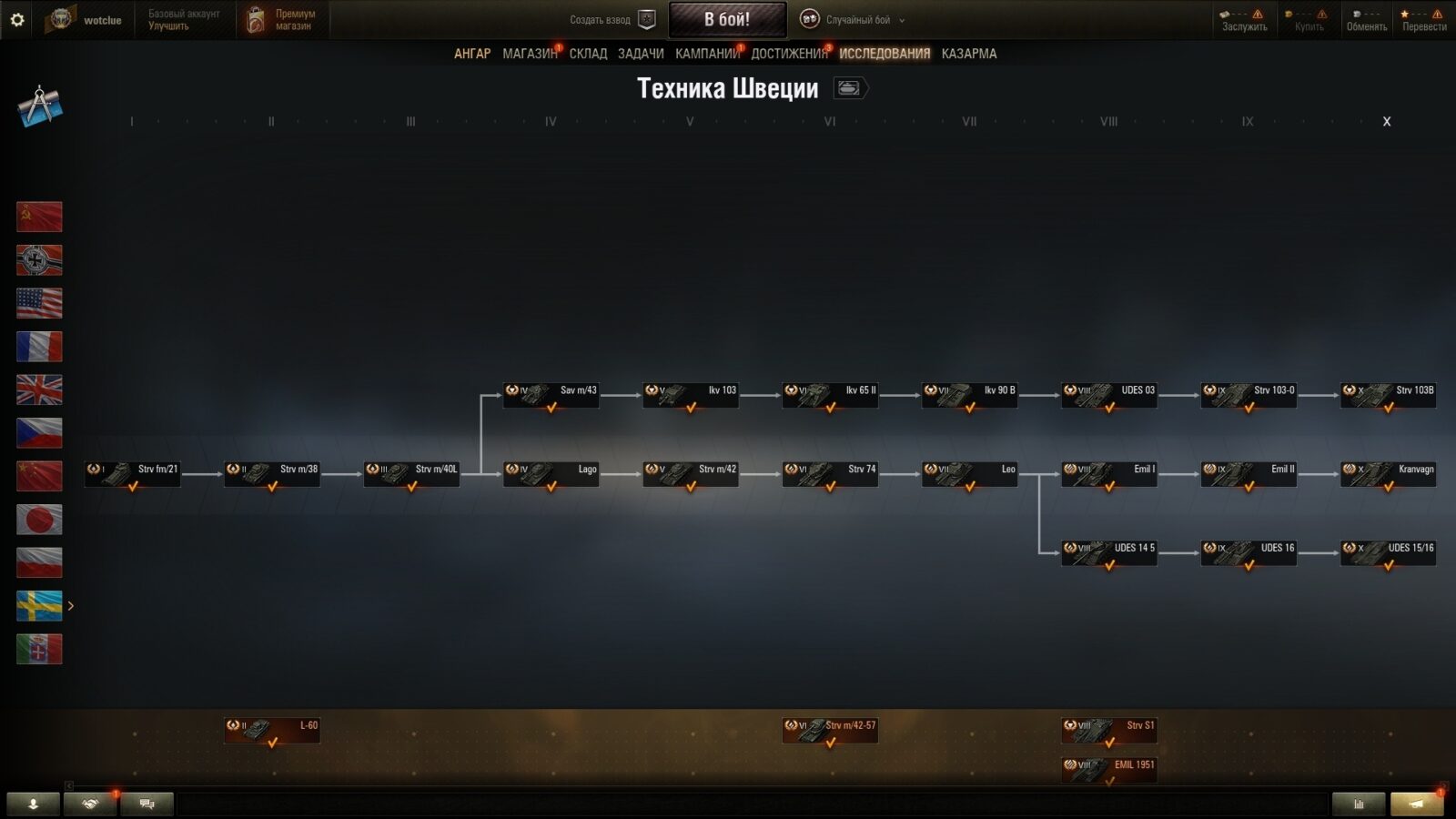
Task: Click the Strv fm/21 tier I tank
Action: point(133,474)
